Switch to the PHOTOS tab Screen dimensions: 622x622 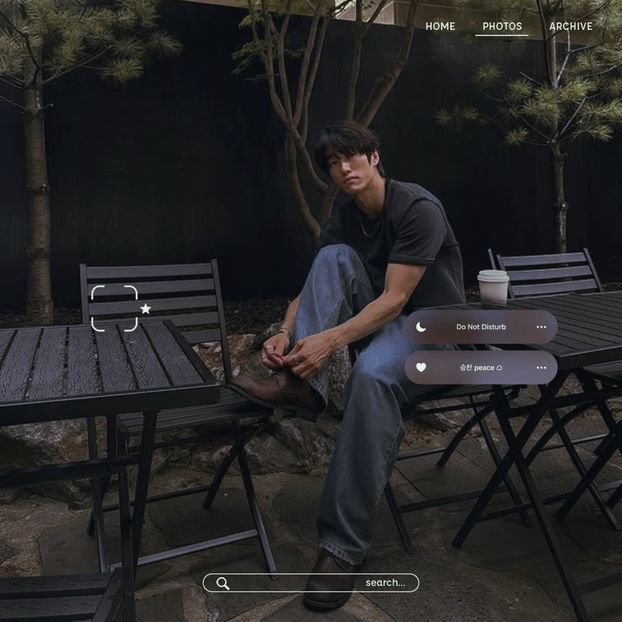click(502, 26)
